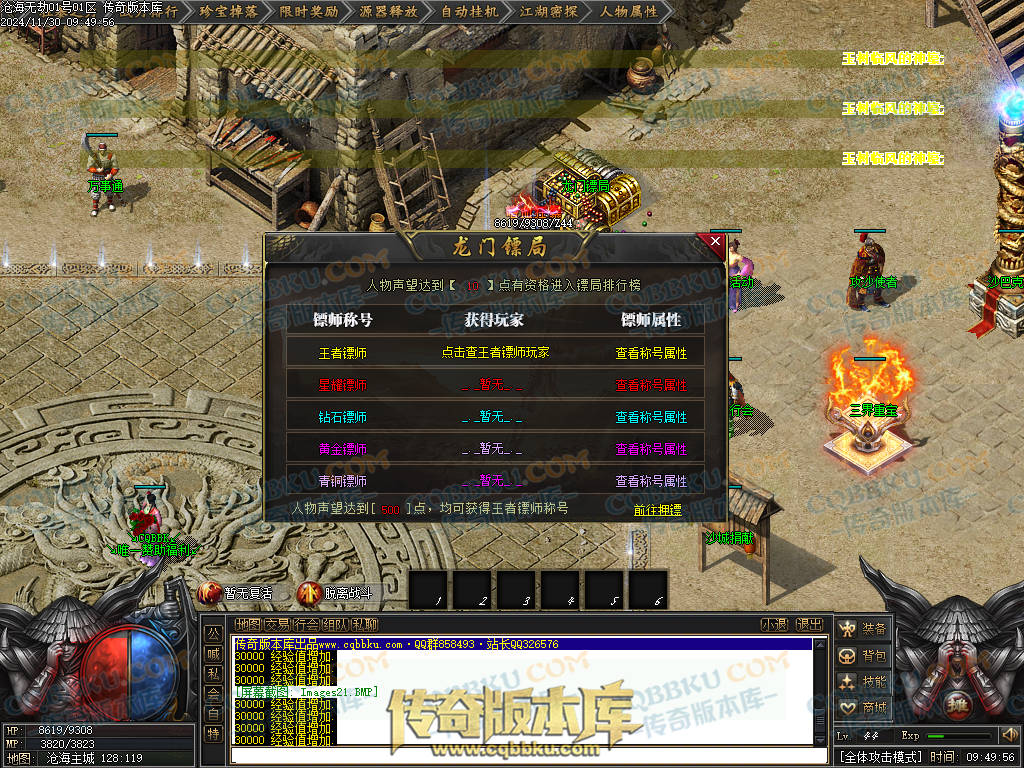Click the chat text input field

pos(520,755)
